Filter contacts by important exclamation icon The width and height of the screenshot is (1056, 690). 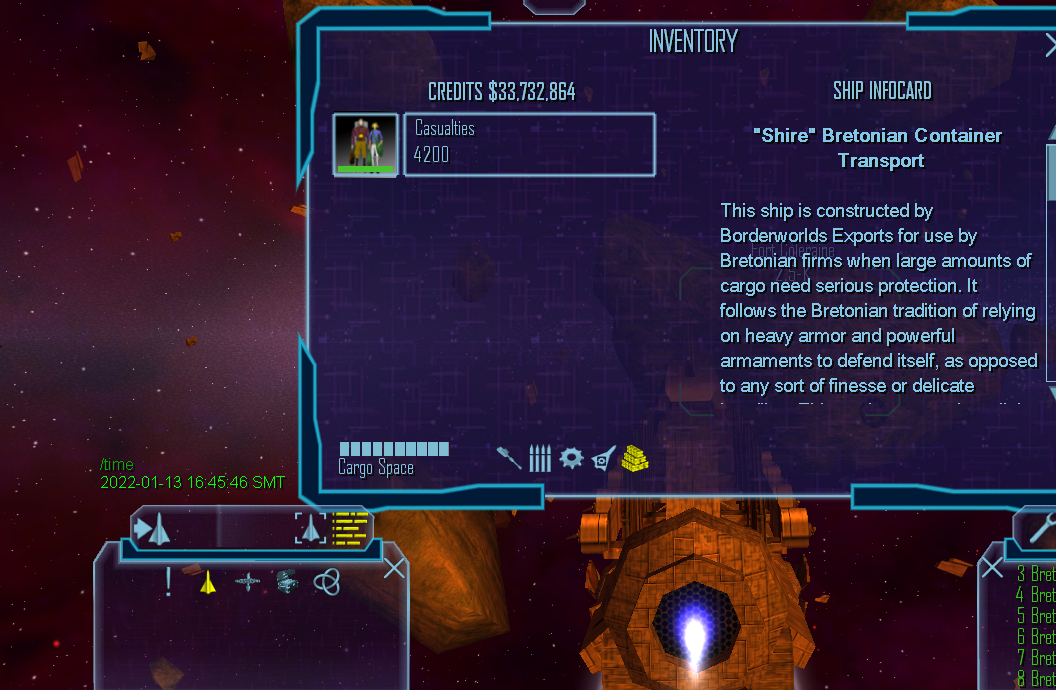169,581
